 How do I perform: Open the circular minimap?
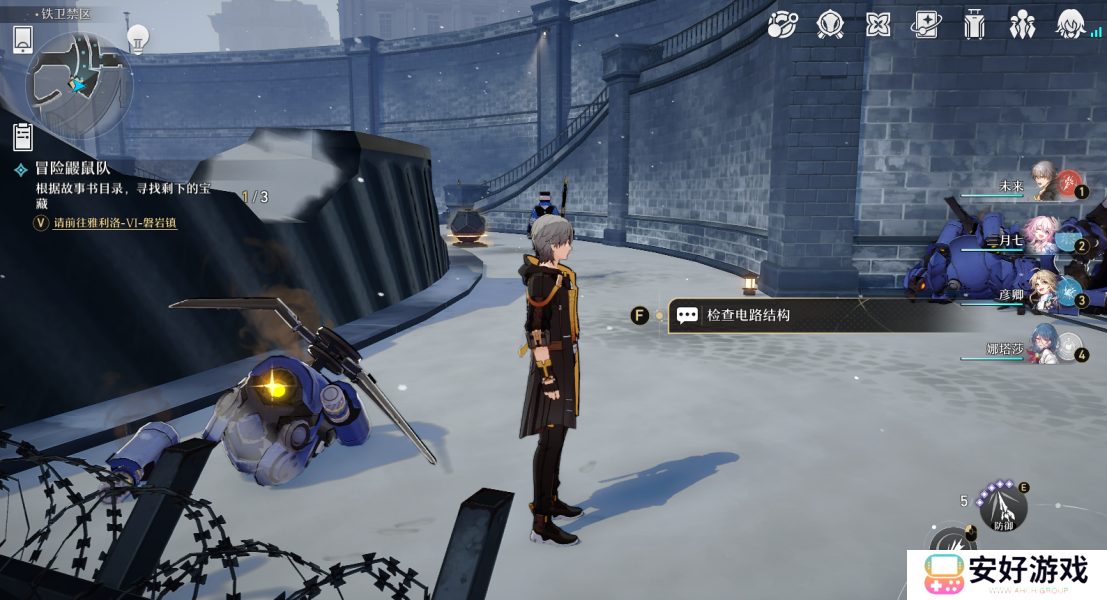tap(78, 84)
